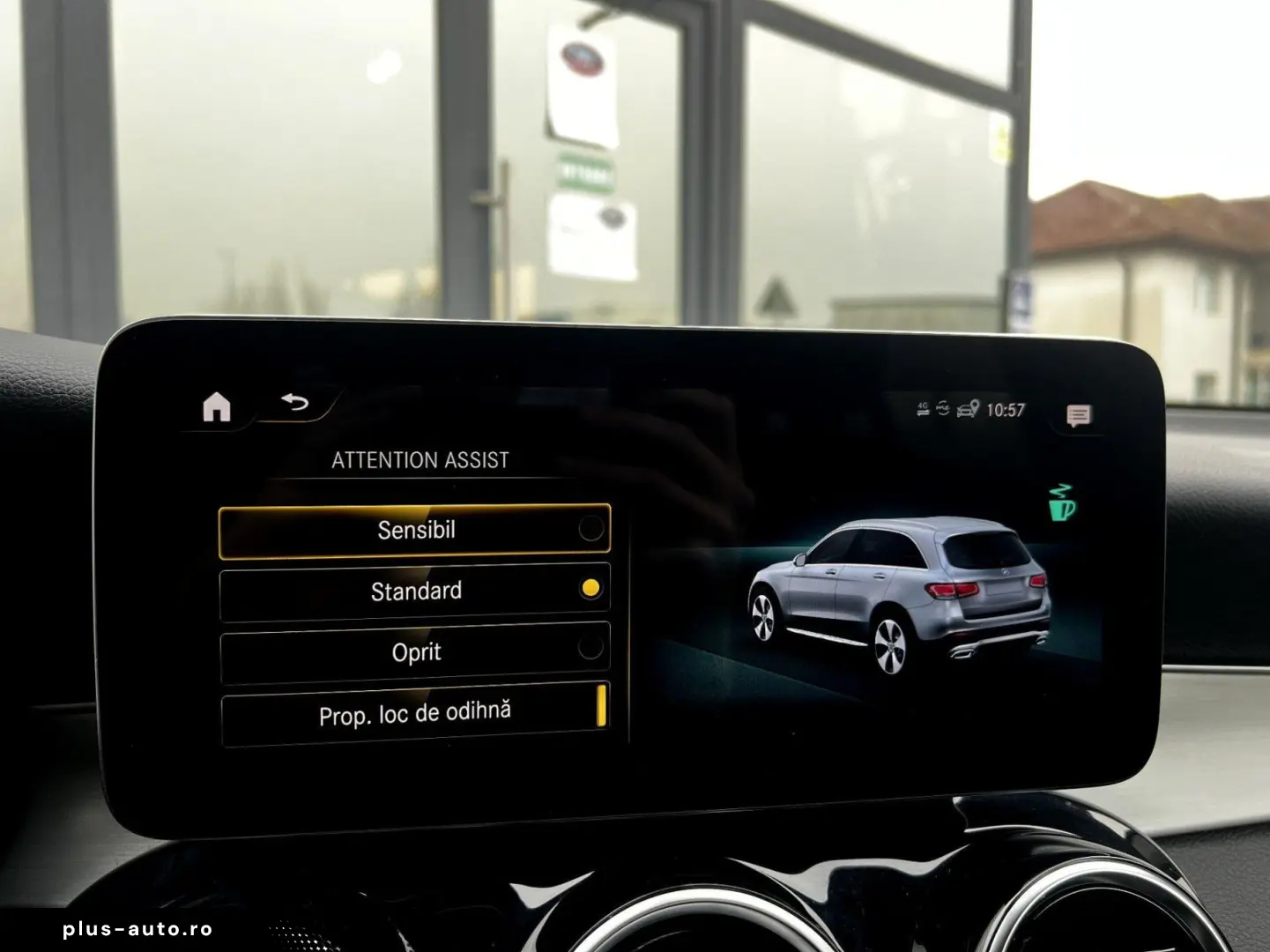The height and width of the screenshot is (952, 1270).
Task: Select the Standard sensitivity option
Action: click(x=414, y=591)
